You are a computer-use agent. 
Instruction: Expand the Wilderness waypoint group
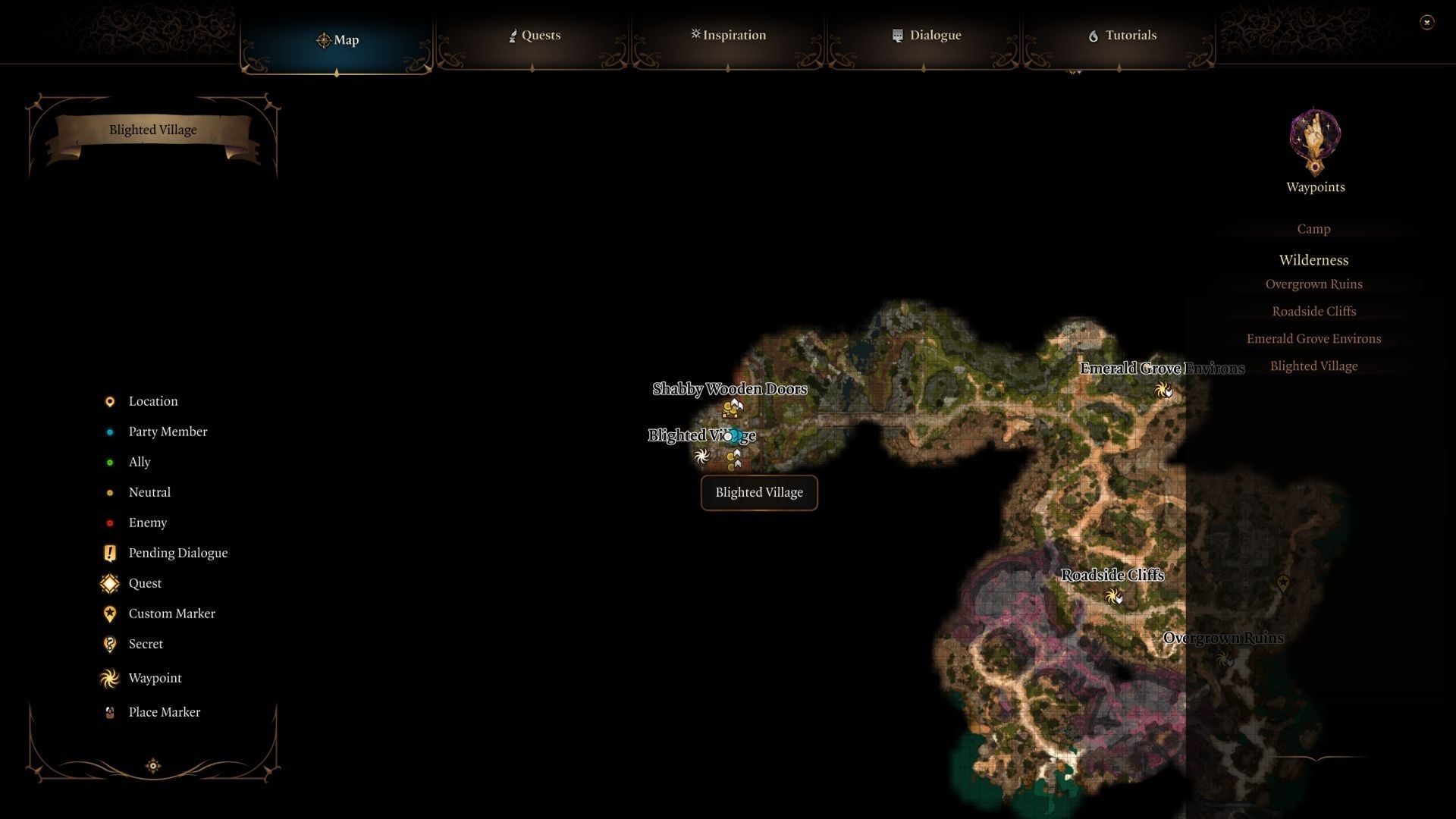1313,260
